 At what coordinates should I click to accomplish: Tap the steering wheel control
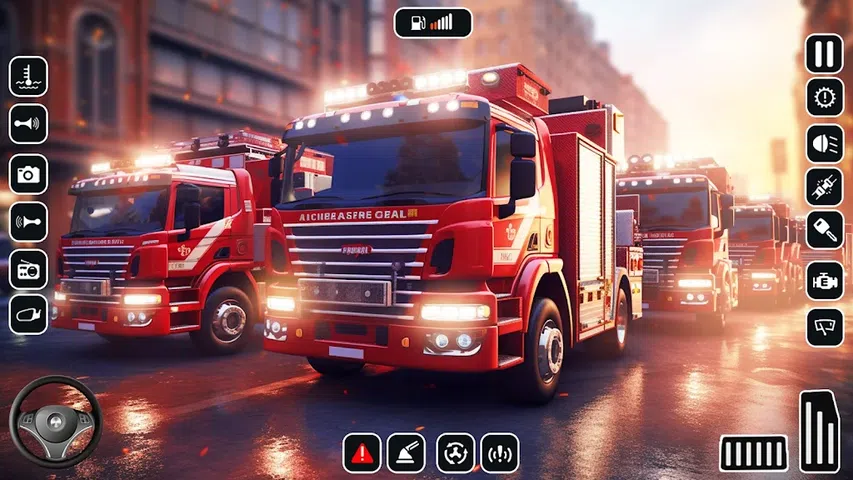[55, 422]
